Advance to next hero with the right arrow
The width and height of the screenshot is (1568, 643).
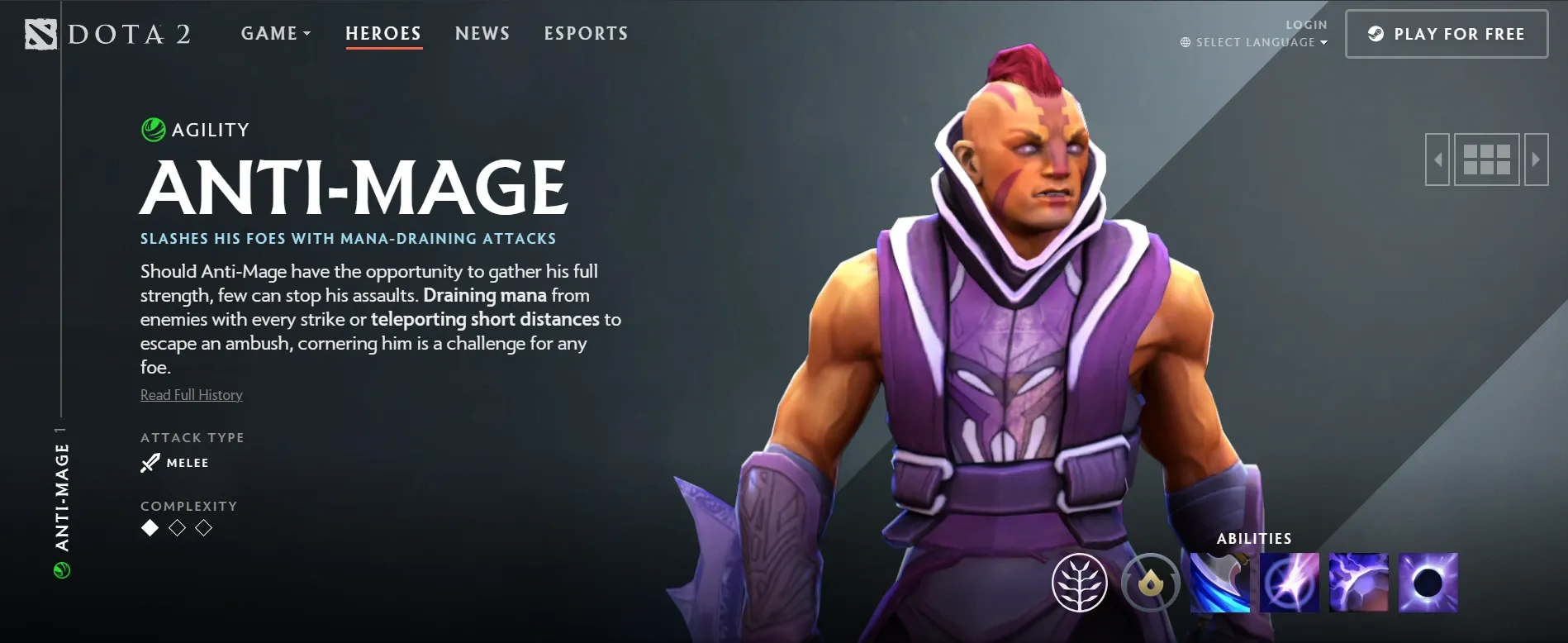coord(1535,159)
